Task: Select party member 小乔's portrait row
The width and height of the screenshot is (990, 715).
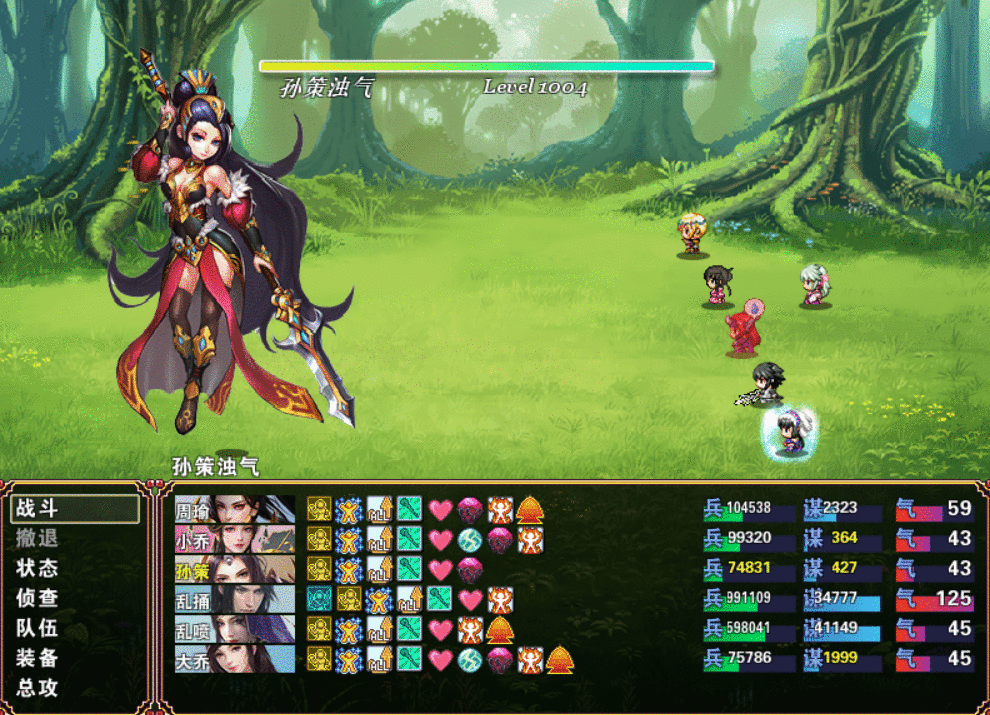Action: [x=235, y=539]
